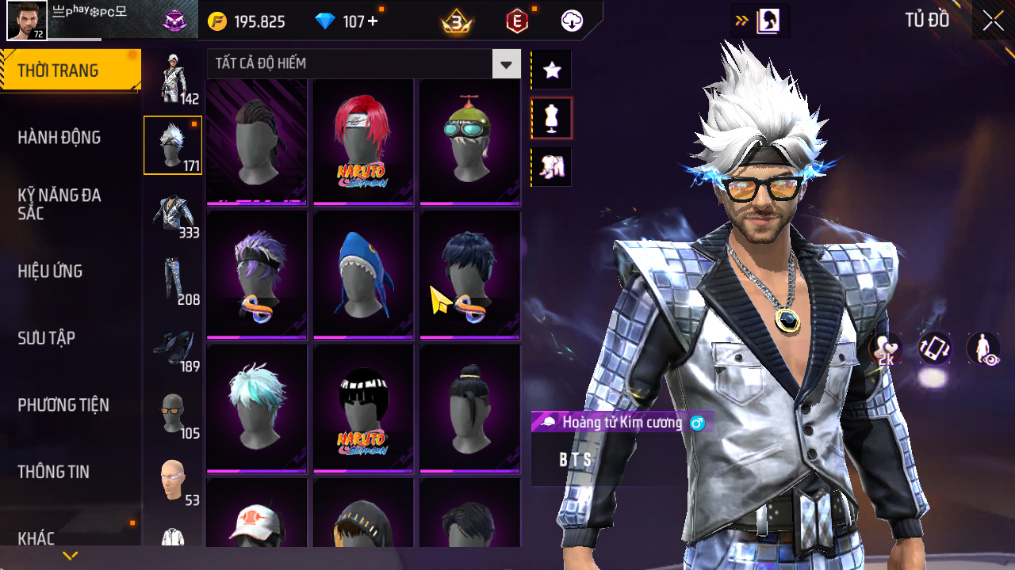1015x570 pixels.
Task: Select the Kỹ Năng Đa Sắc tab
Action: 60,204
